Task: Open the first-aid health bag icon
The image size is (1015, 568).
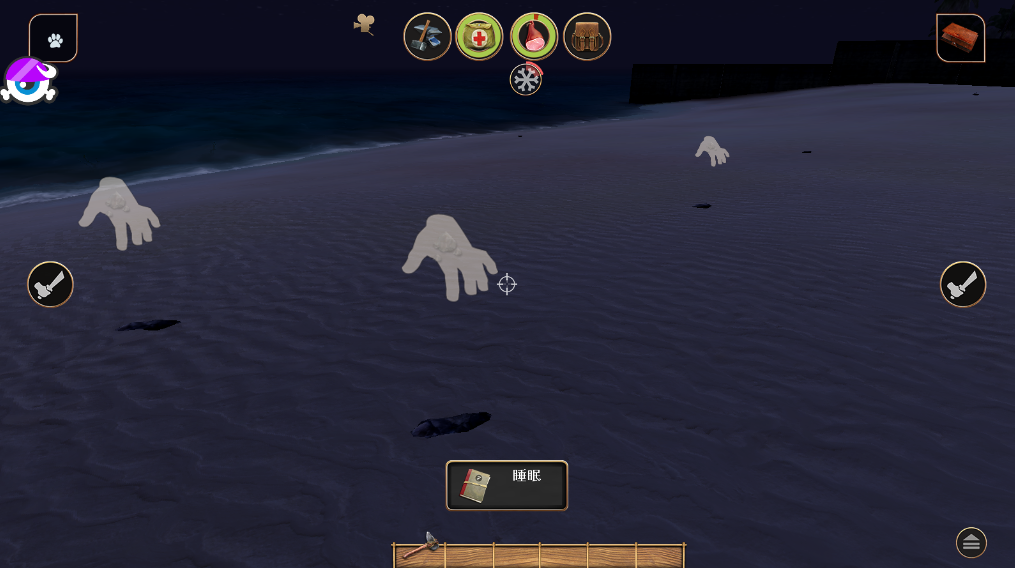Action: tap(480, 37)
